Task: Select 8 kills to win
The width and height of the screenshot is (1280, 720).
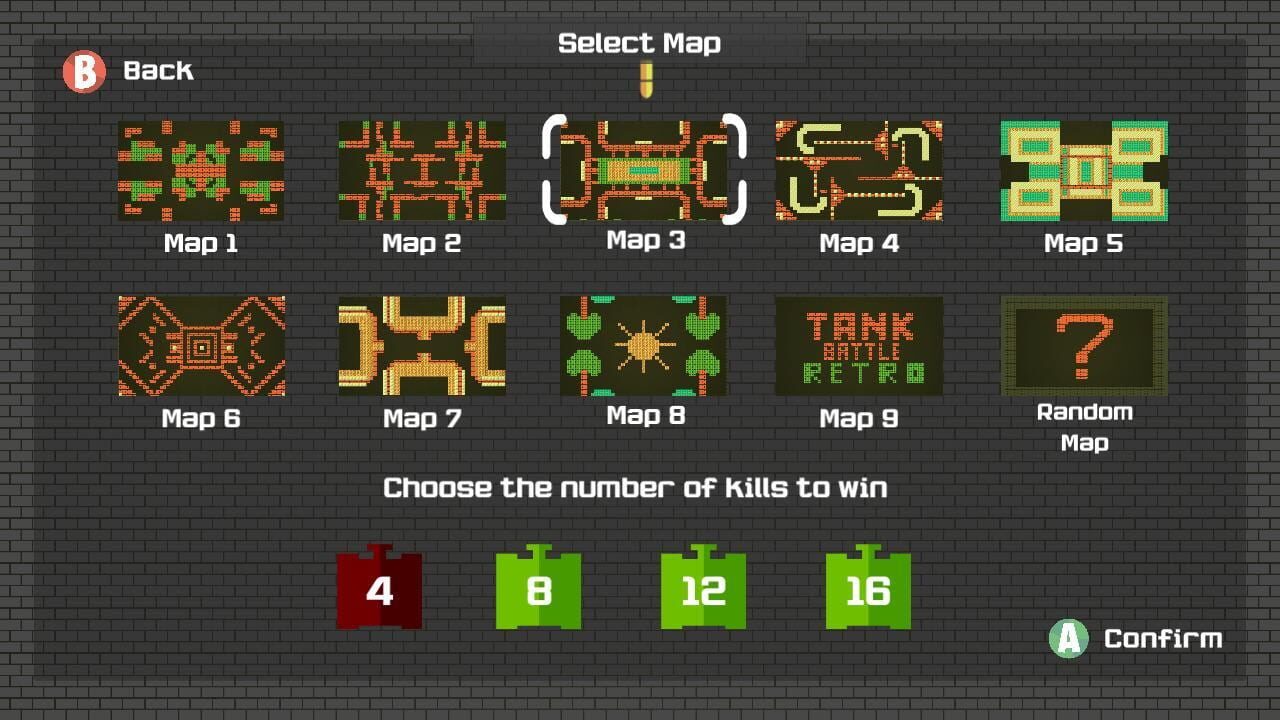Action: coord(537,589)
